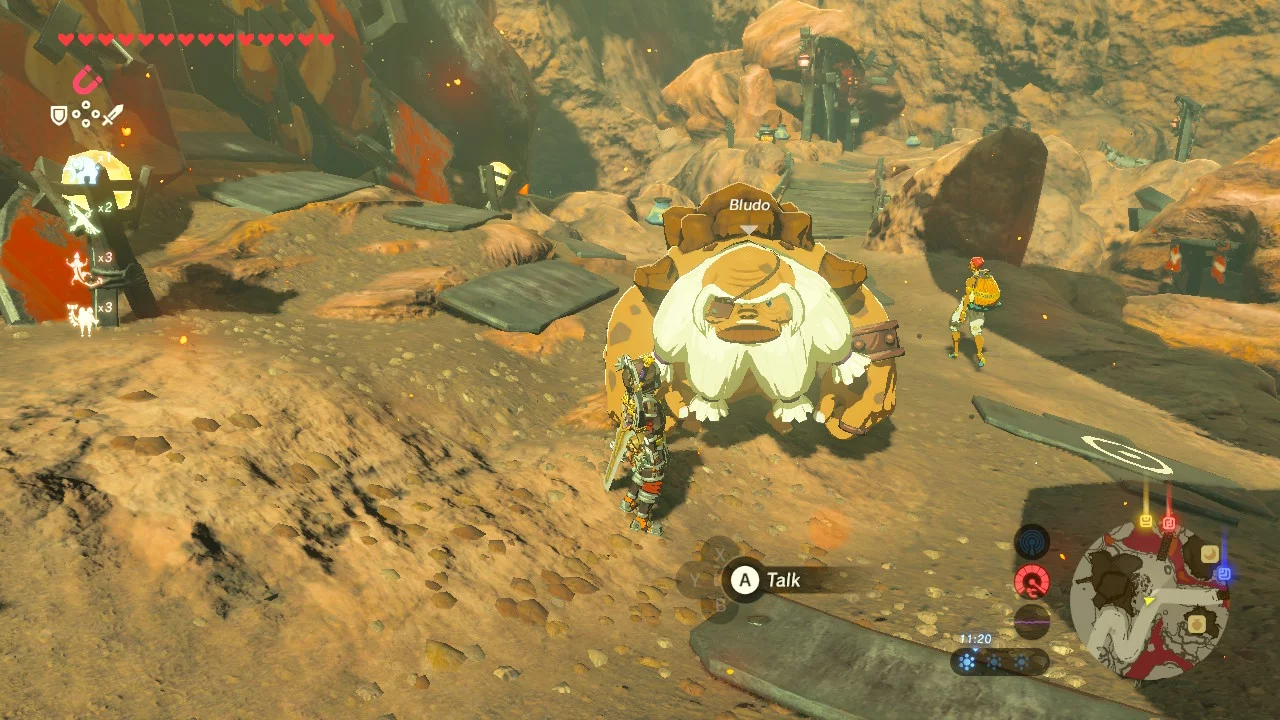1280x720 pixels.
Task: Open the circular minimap
Action: click(x=1149, y=601)
